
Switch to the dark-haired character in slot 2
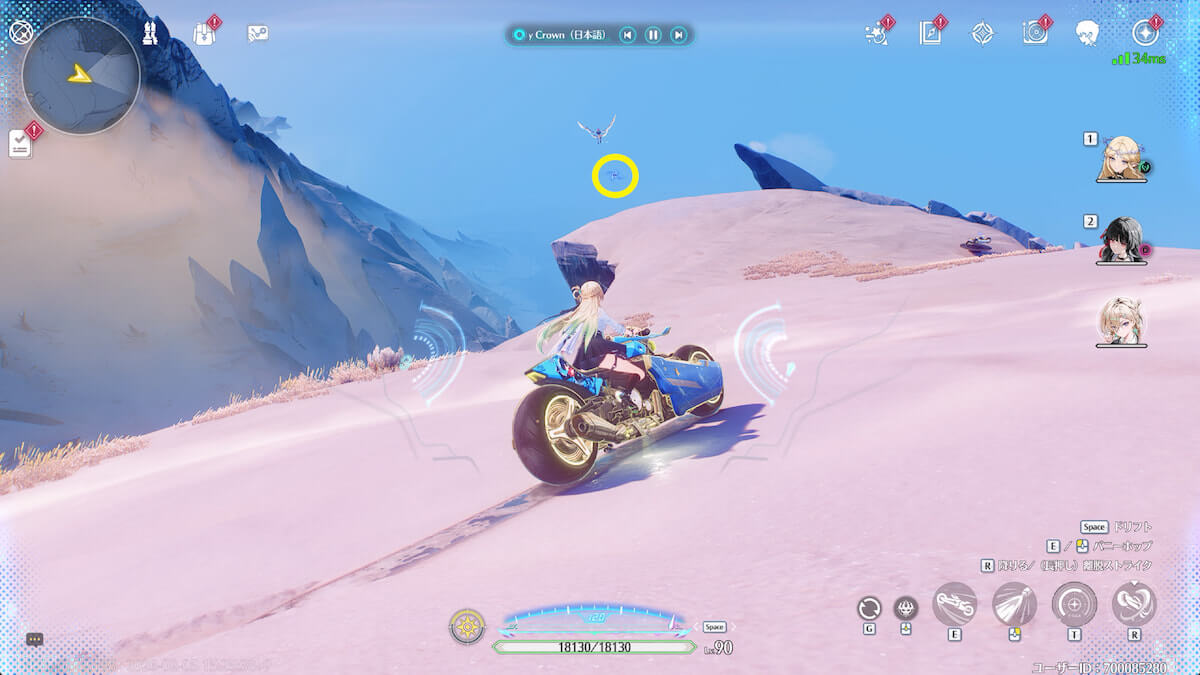(1121, 240)
